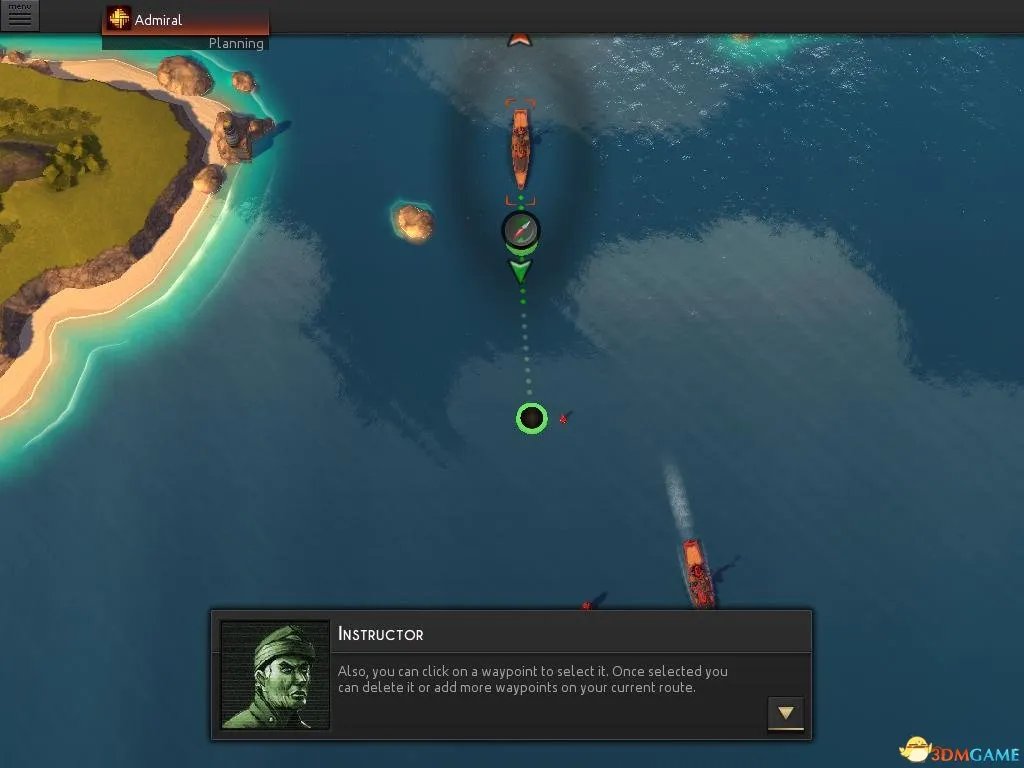This screenshot has width=1024, height=768.
Task: Advance the Instructor dialogue with the arrow button
Action: pos(785,713)
